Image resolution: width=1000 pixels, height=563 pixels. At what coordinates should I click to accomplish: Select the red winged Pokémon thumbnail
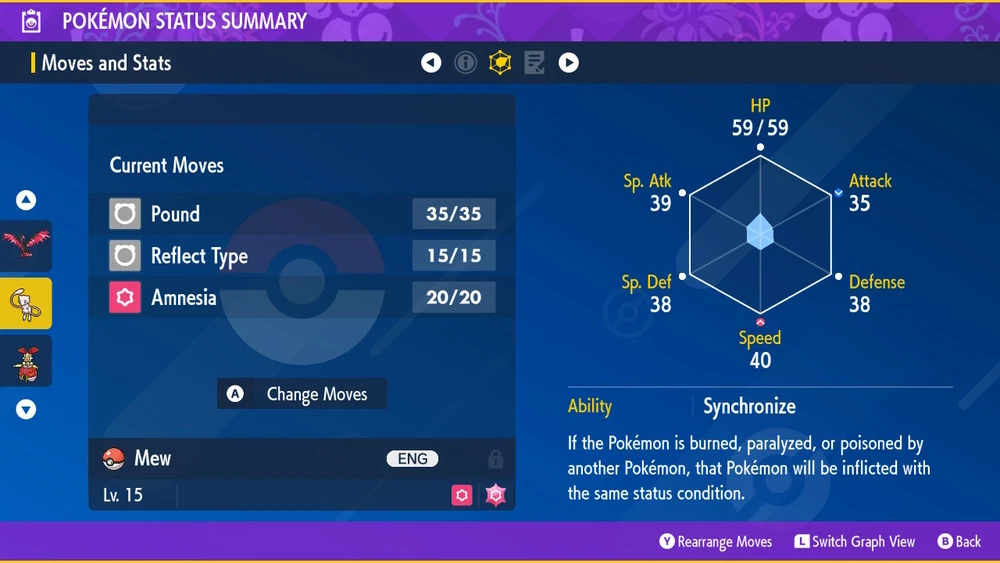pyautogui.click(x=26, y=246)
